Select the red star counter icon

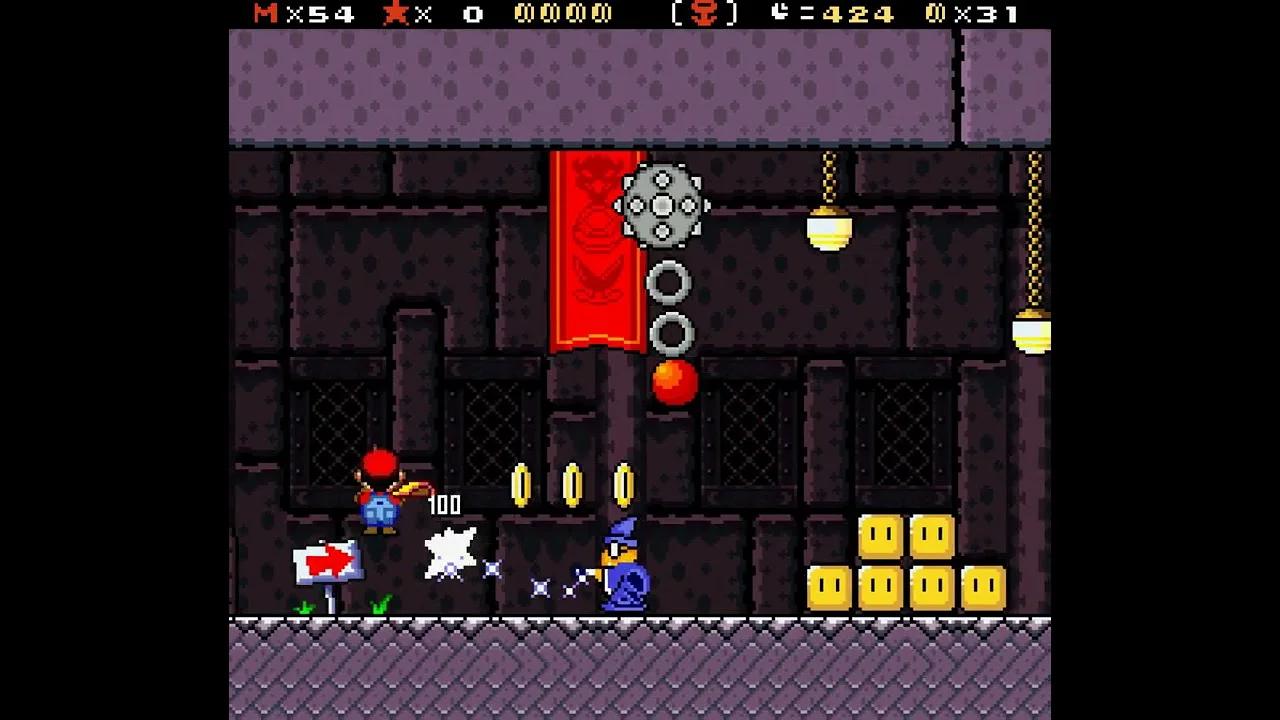point(395,14)
